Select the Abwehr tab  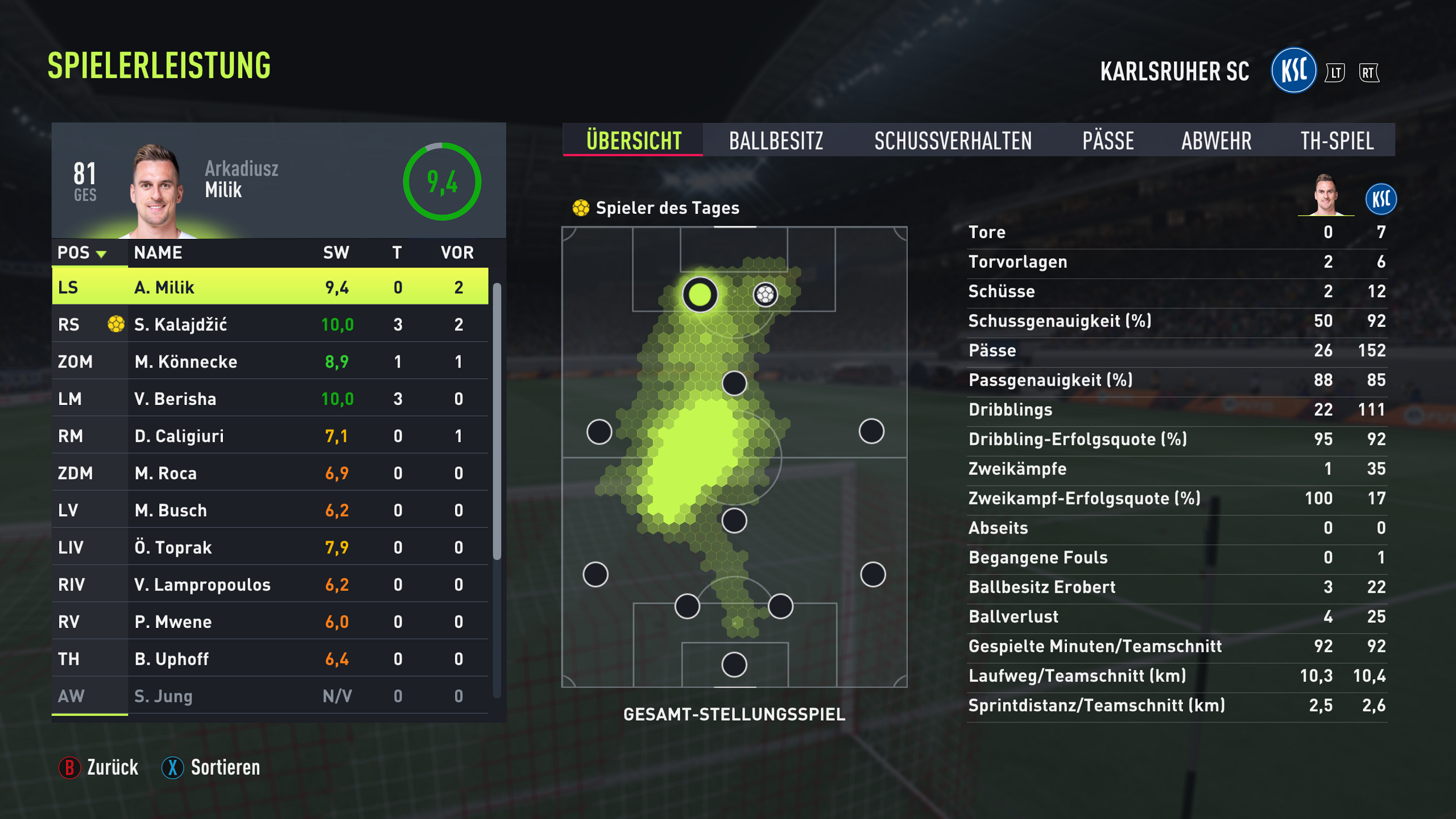(1217, 140)
